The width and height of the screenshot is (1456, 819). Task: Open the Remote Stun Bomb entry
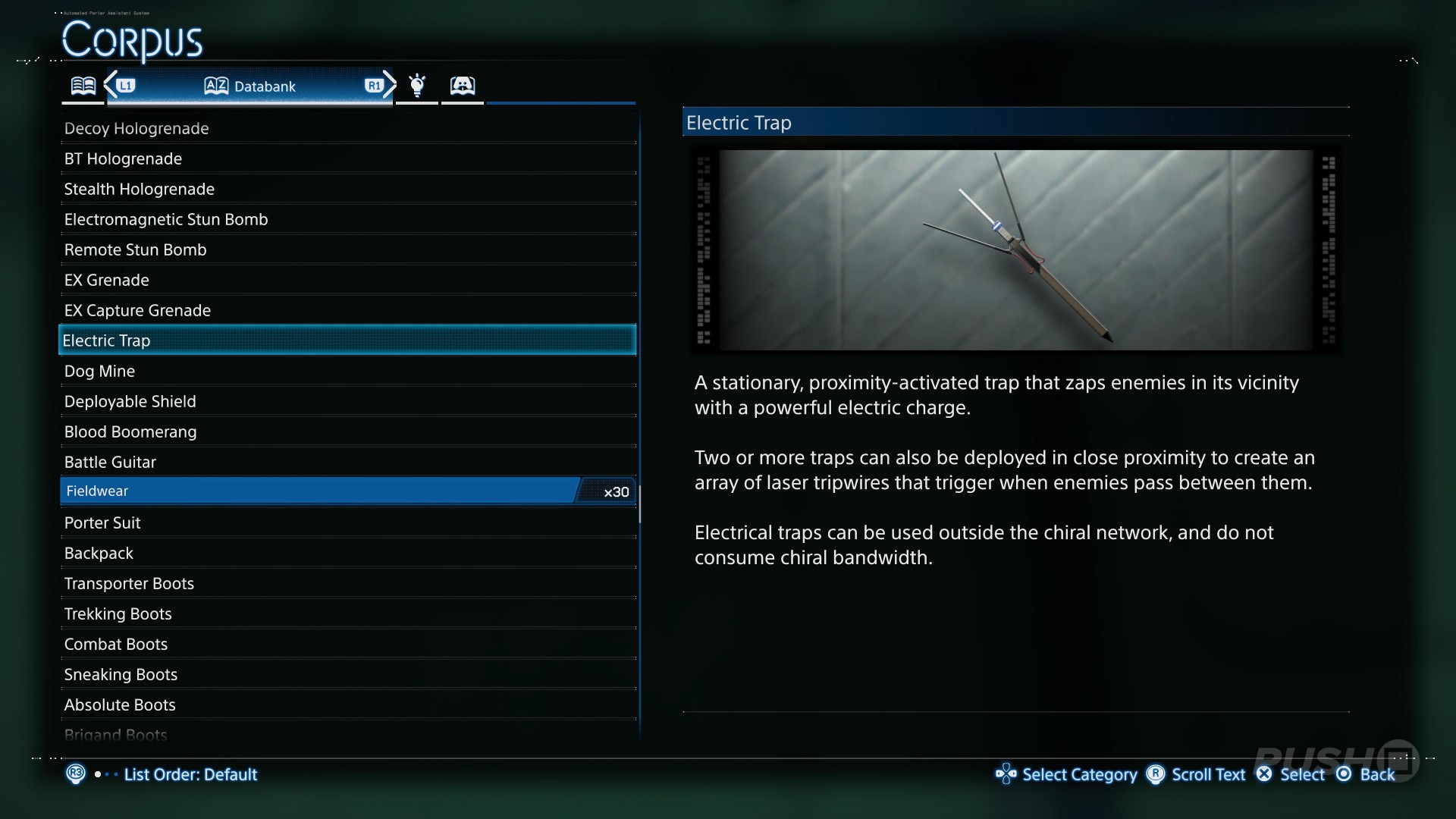click(x=135, y=249)
